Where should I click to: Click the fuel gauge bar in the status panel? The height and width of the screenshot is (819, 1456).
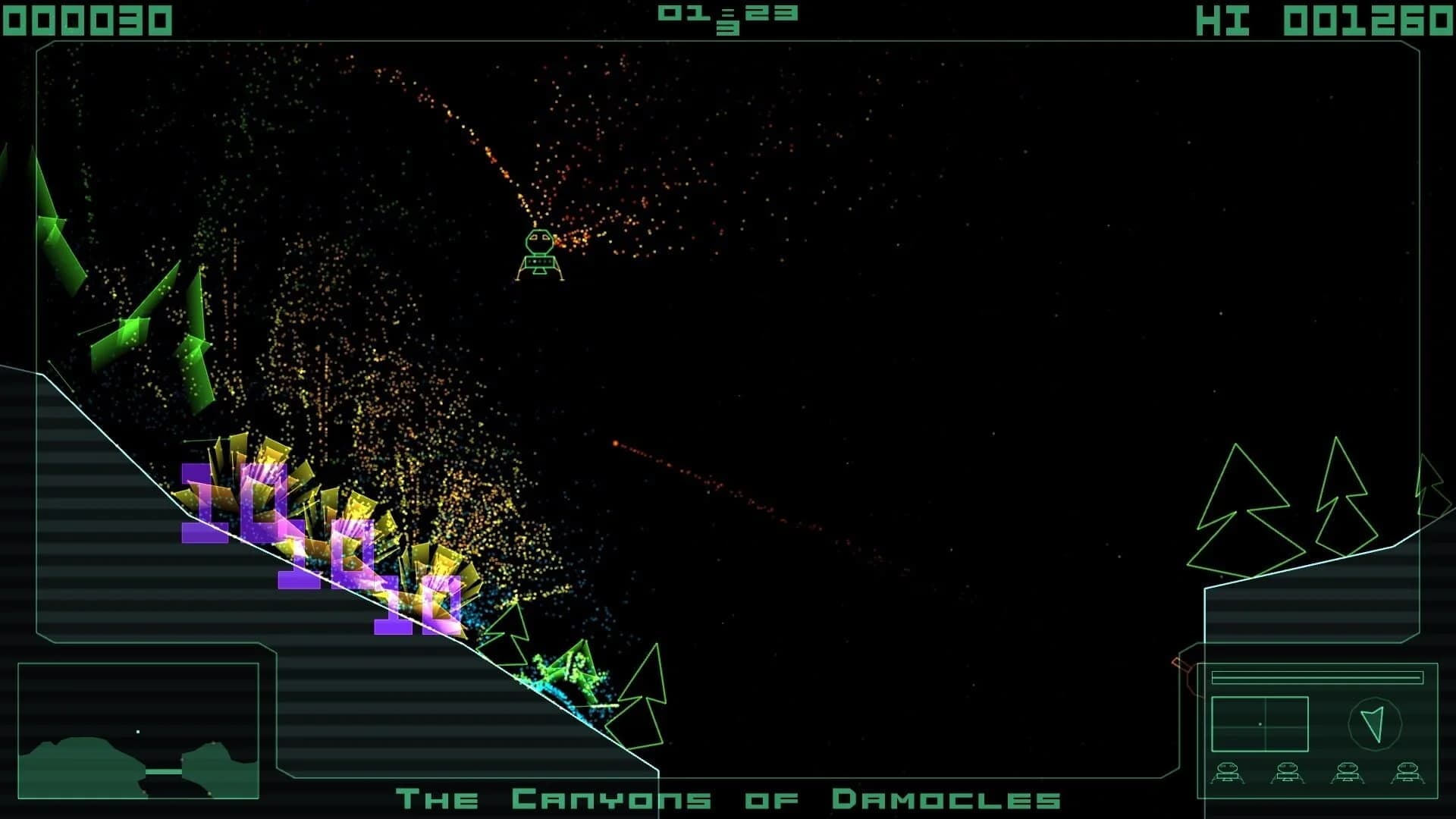coord(1317,677)
